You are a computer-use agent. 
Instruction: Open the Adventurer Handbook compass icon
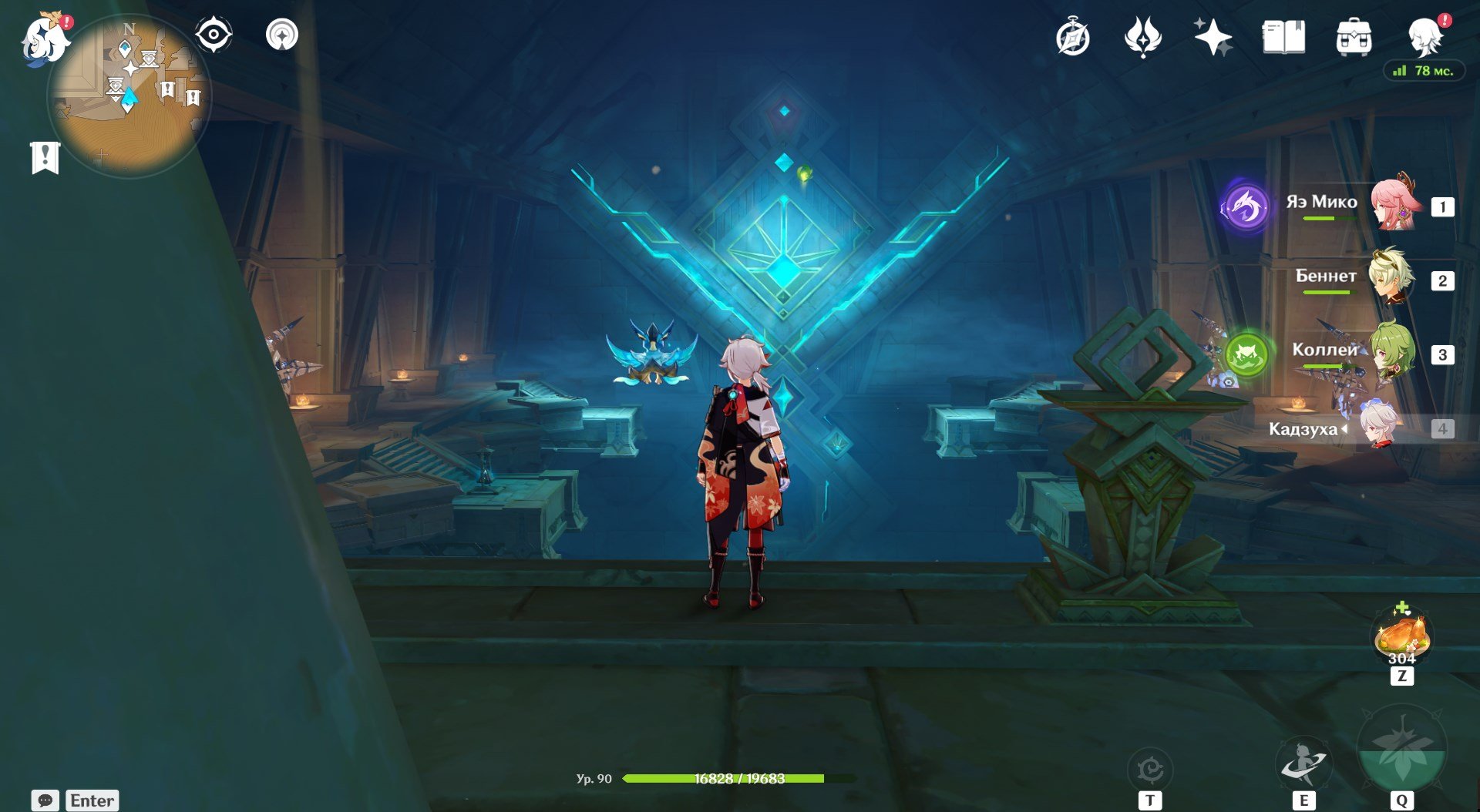tap(1072, 38)
